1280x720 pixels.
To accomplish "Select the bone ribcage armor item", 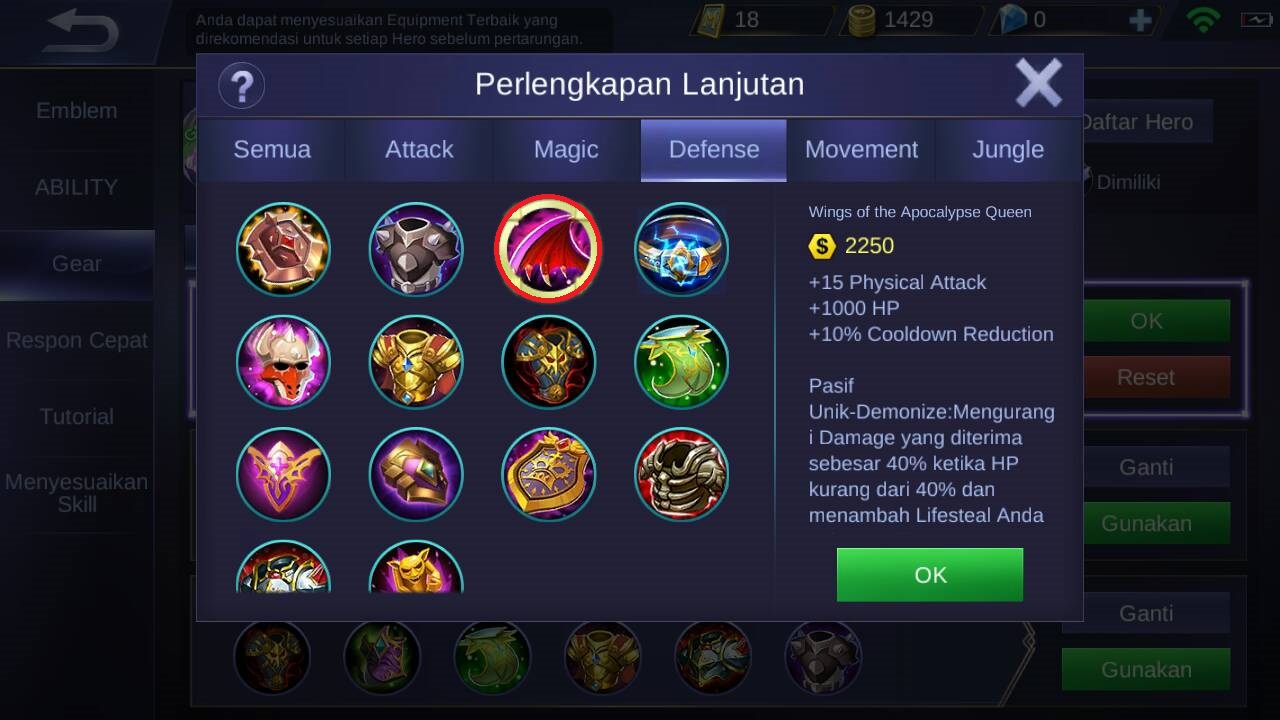I will tap(681, 475).
